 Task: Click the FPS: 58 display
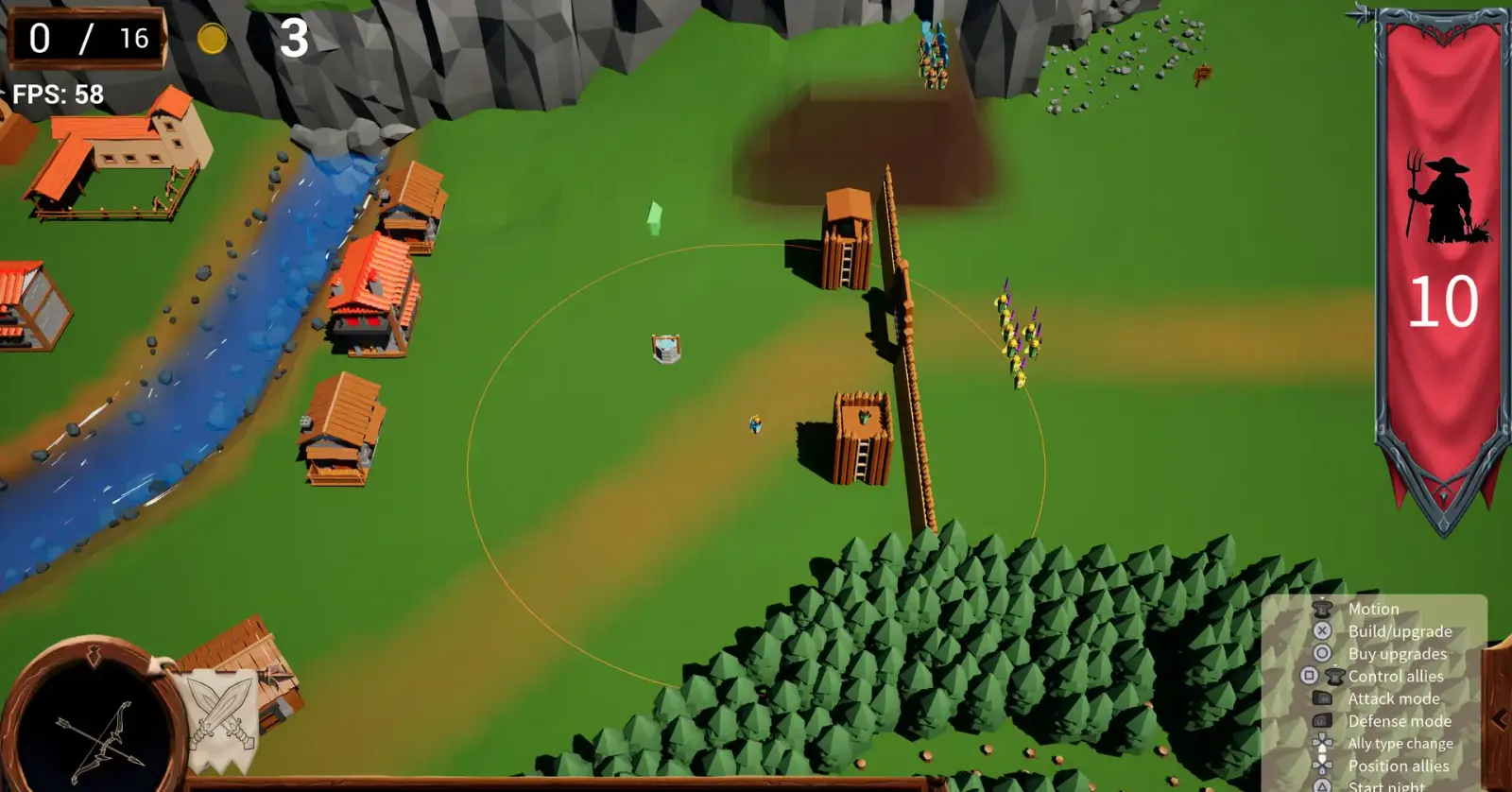pyautogui.click(x=57, y=95)
